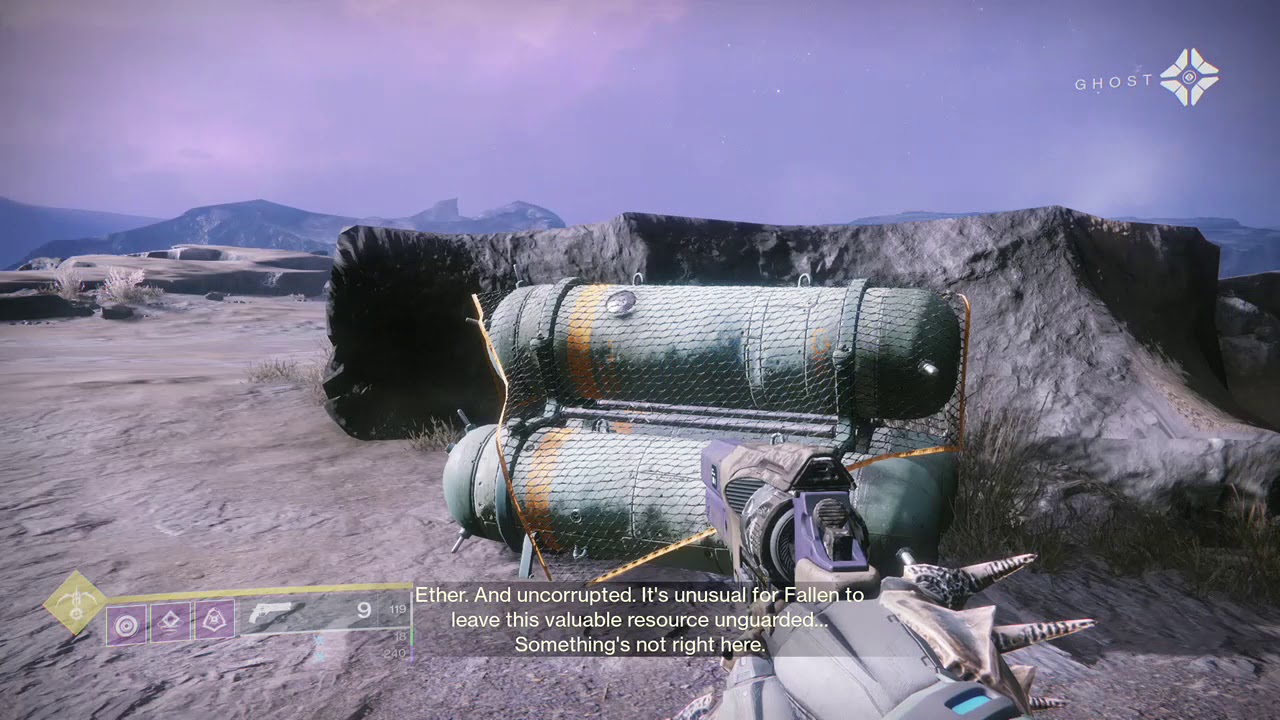Select the hooded class ability icon

click(x=214, y=622)
